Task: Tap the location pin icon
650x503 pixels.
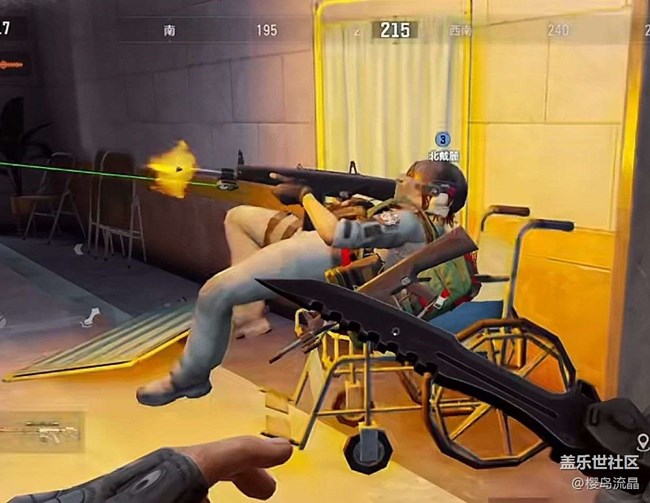Action: [x=639, y=440]
